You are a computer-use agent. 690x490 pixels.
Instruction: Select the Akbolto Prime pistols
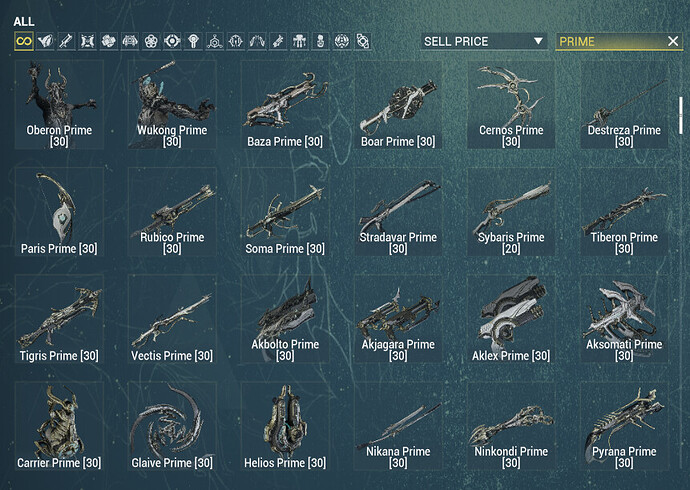click(285, 319)
